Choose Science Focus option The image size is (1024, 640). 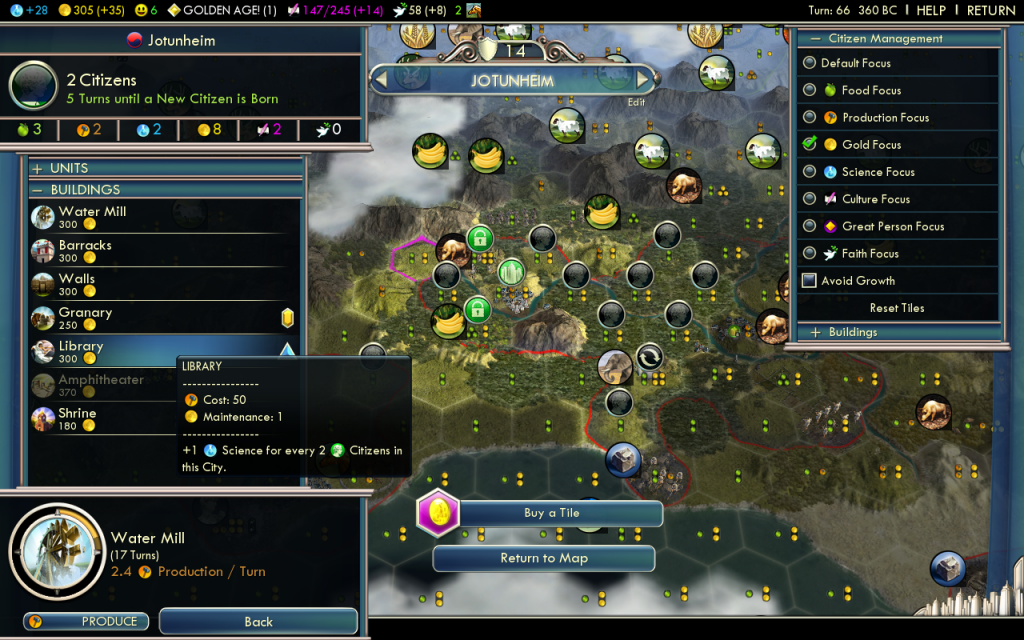tap(877, 172)
